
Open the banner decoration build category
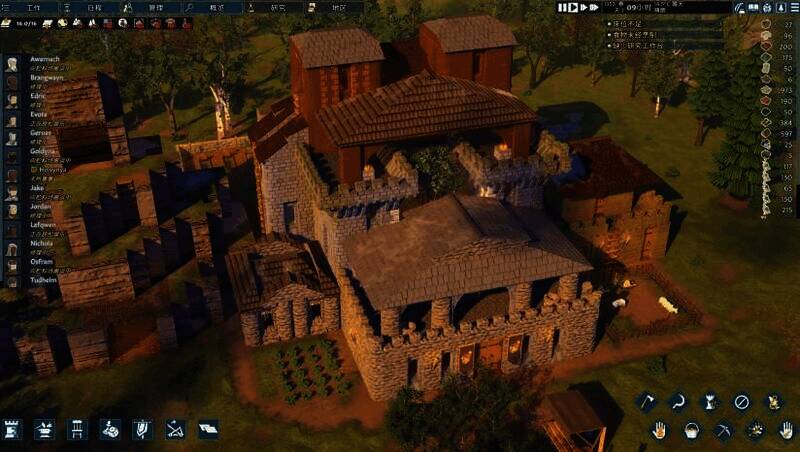pos(142,428)
